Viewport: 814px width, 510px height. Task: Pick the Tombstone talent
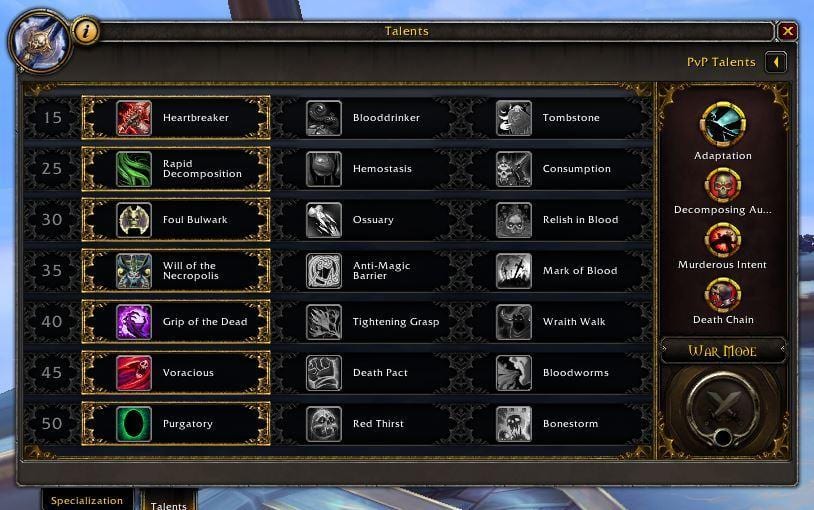click(556, 118)
